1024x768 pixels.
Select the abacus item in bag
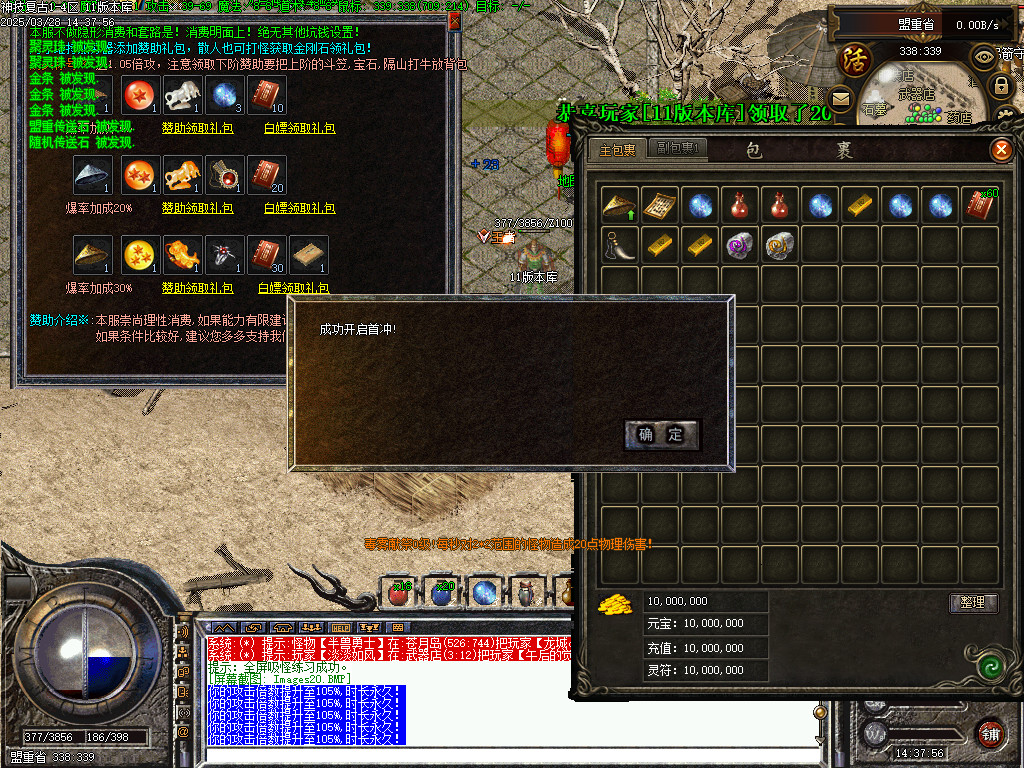660,206
